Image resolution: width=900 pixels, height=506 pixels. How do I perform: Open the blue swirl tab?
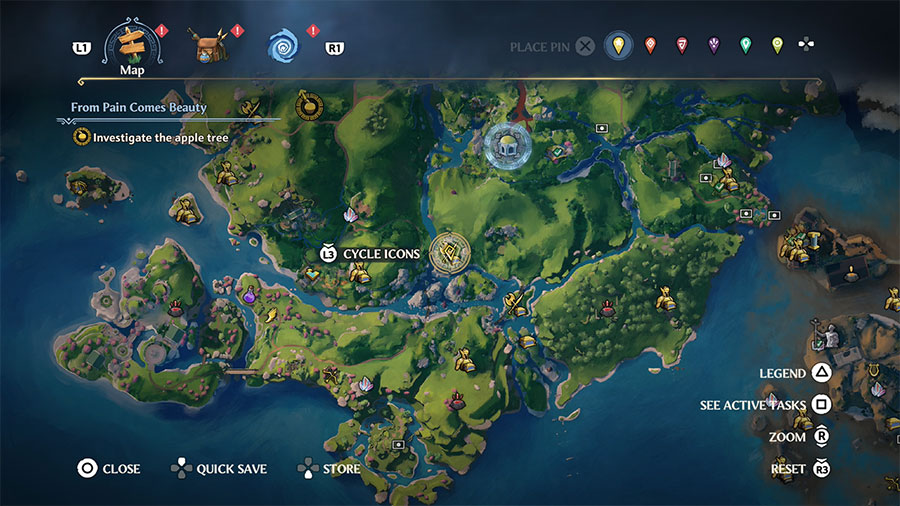(284, 46)
